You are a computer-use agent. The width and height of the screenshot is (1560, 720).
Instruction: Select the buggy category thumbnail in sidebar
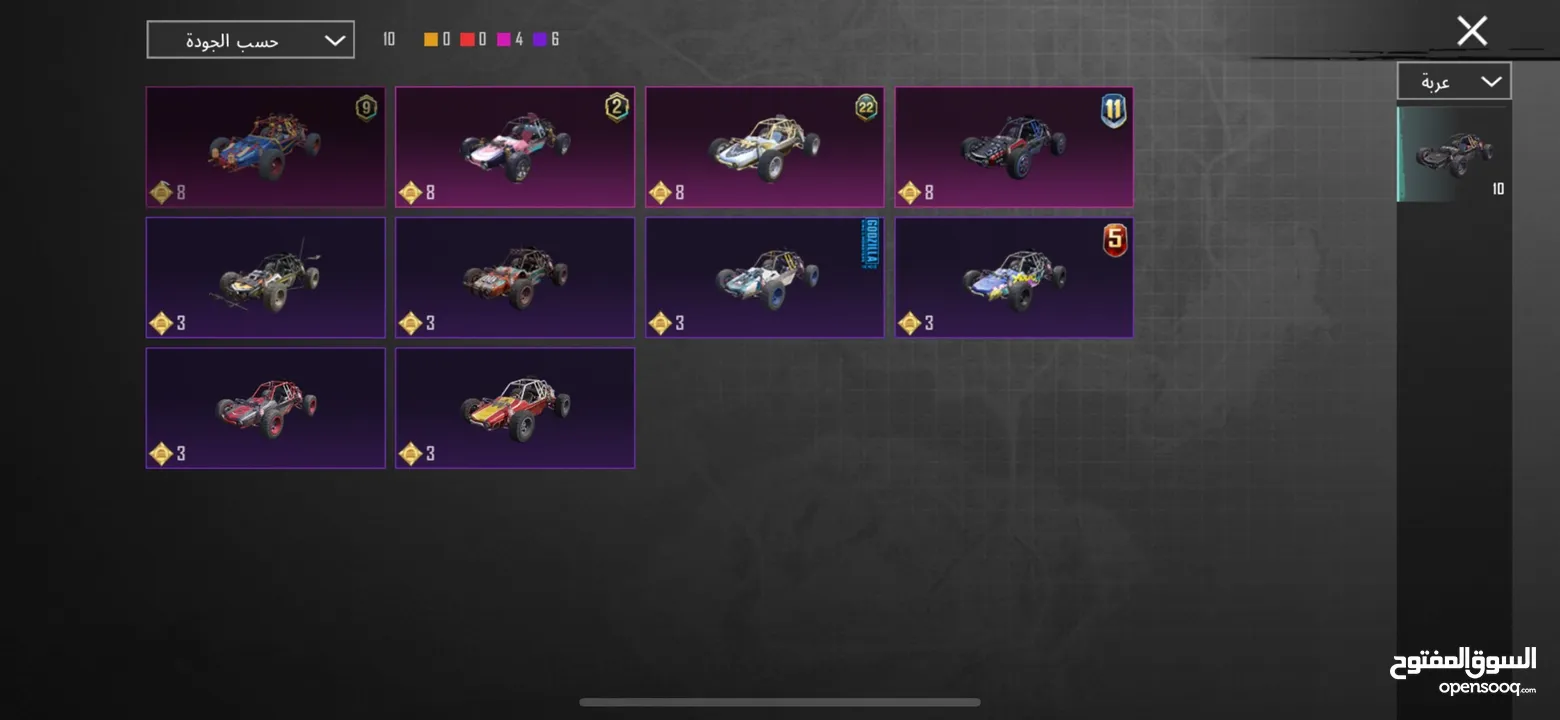click(x=1453, y=154)
